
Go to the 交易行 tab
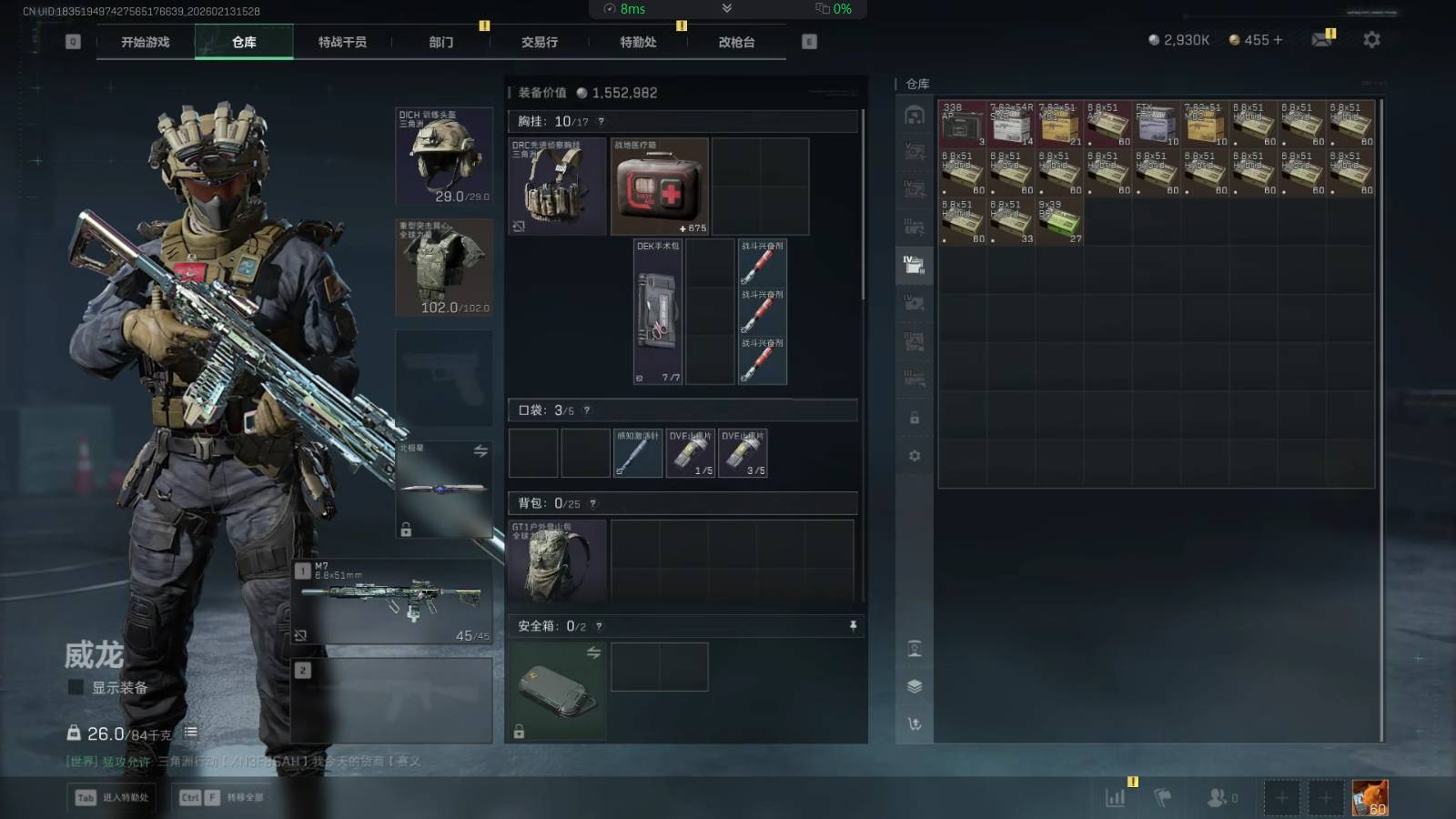pyautogui.click(x=540, y=42)
